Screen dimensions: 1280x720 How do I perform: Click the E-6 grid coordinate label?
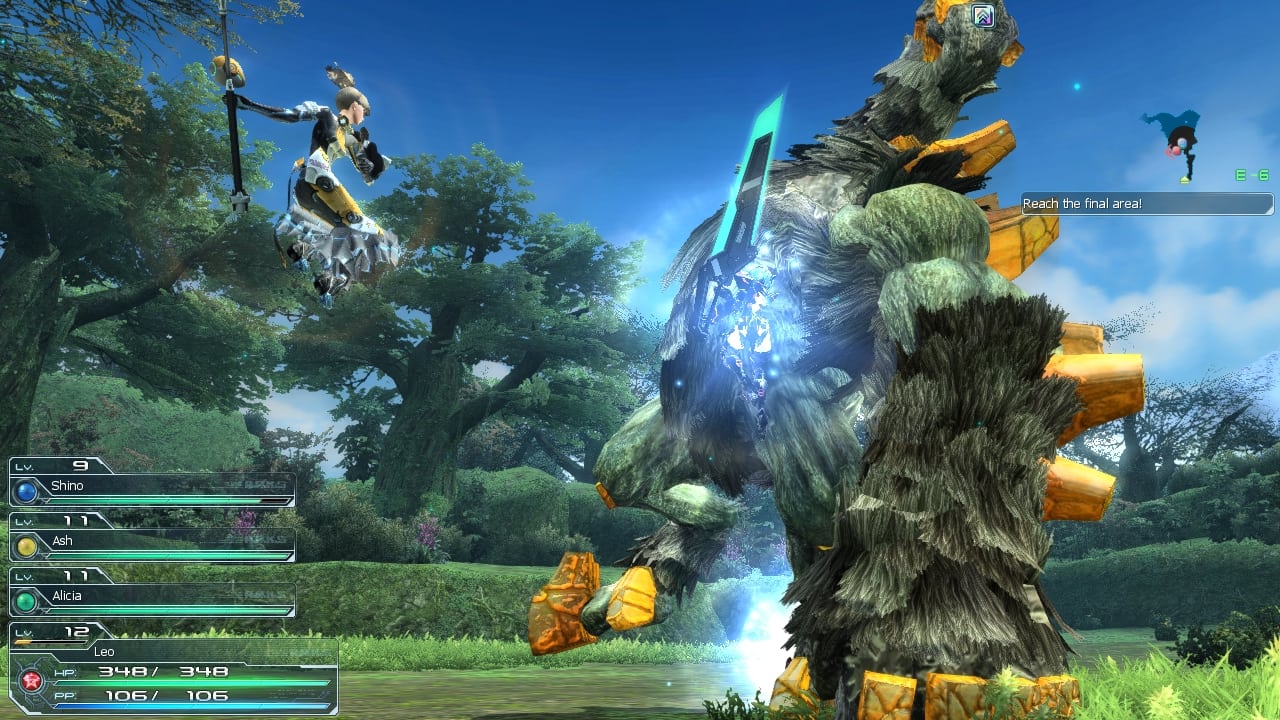pyautogui.click(x=1251, y=174)
